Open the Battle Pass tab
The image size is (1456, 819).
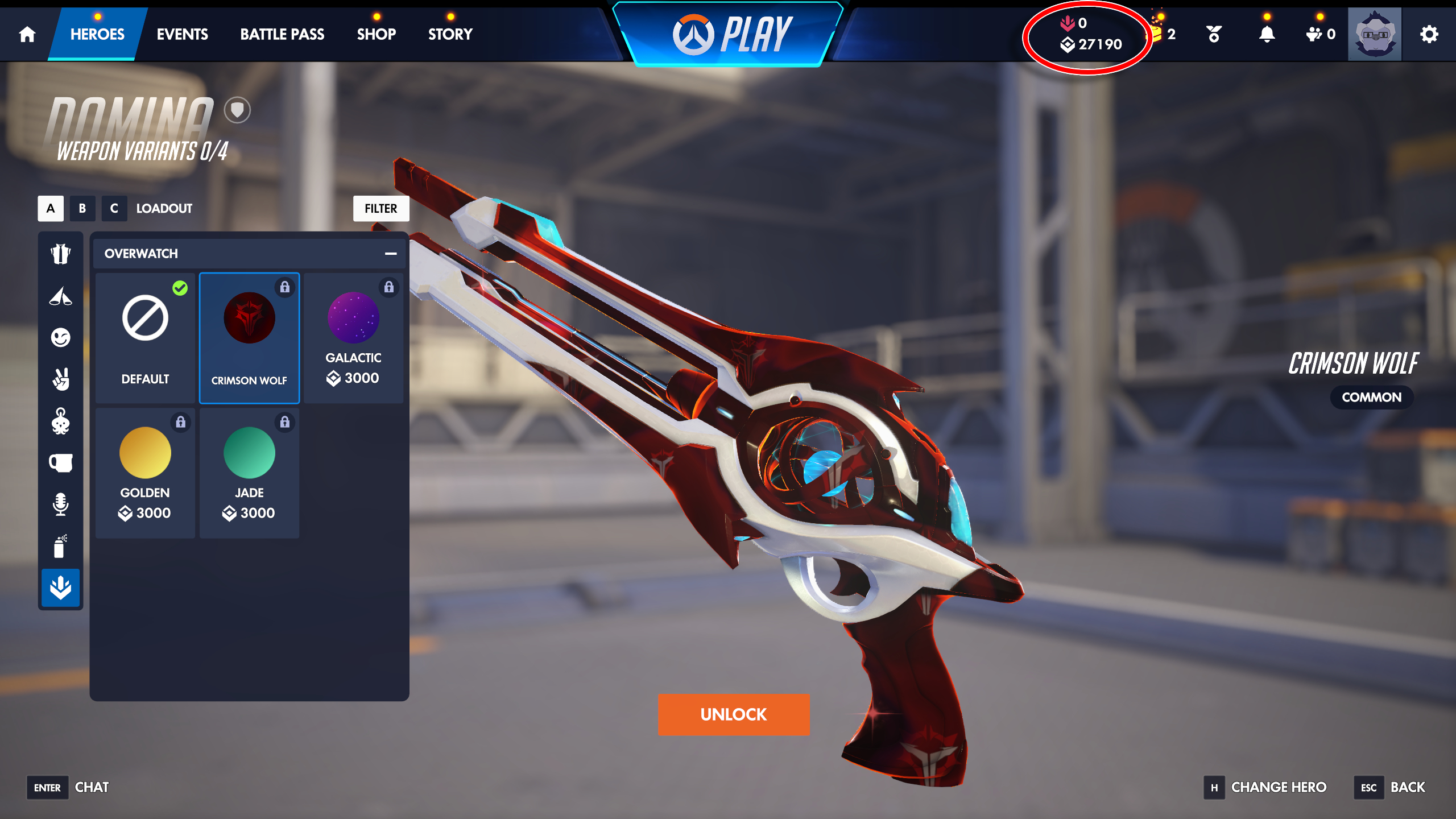pos(282,34)
